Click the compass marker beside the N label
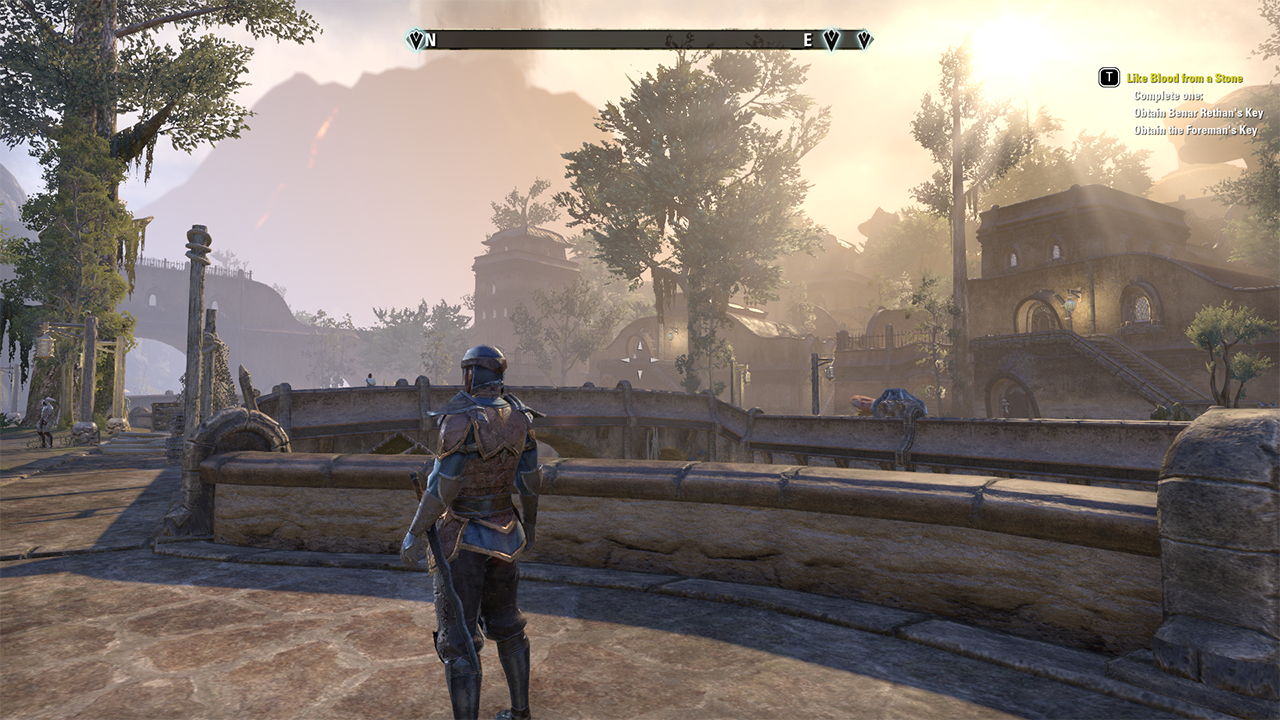1280x720 pixels. tap(415, 40)
